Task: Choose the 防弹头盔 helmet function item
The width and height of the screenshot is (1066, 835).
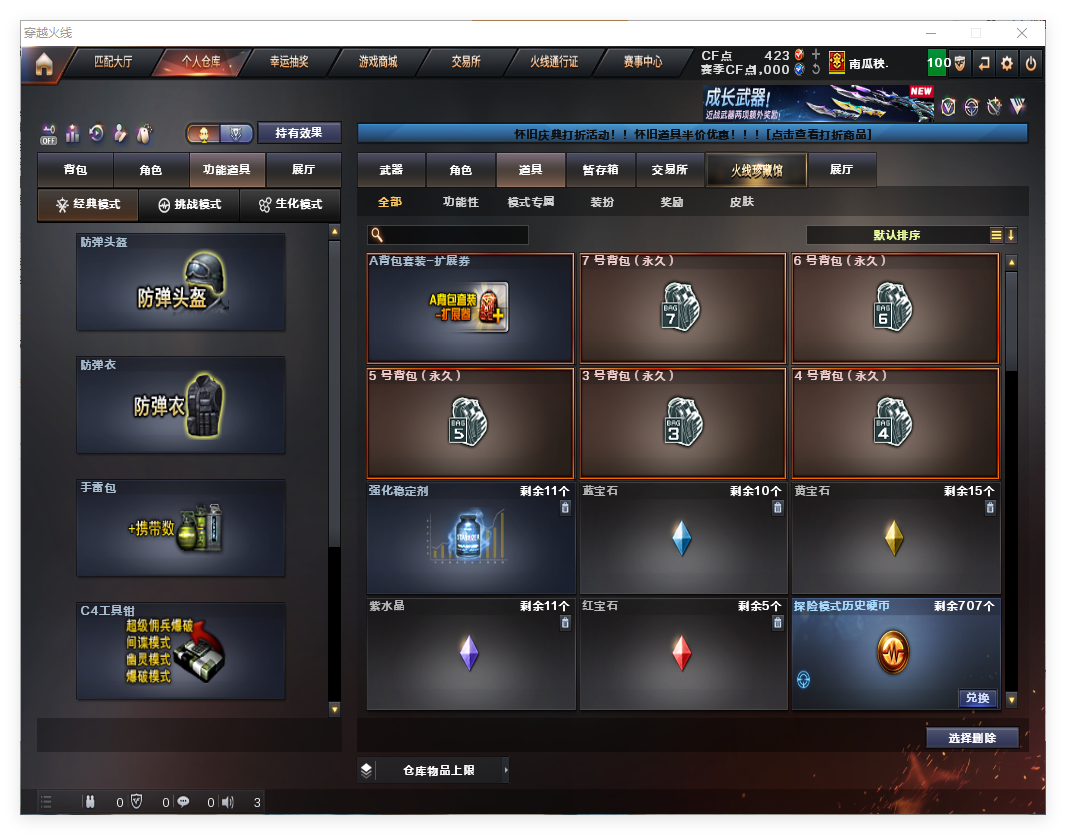Action: (x=181, y=282)
